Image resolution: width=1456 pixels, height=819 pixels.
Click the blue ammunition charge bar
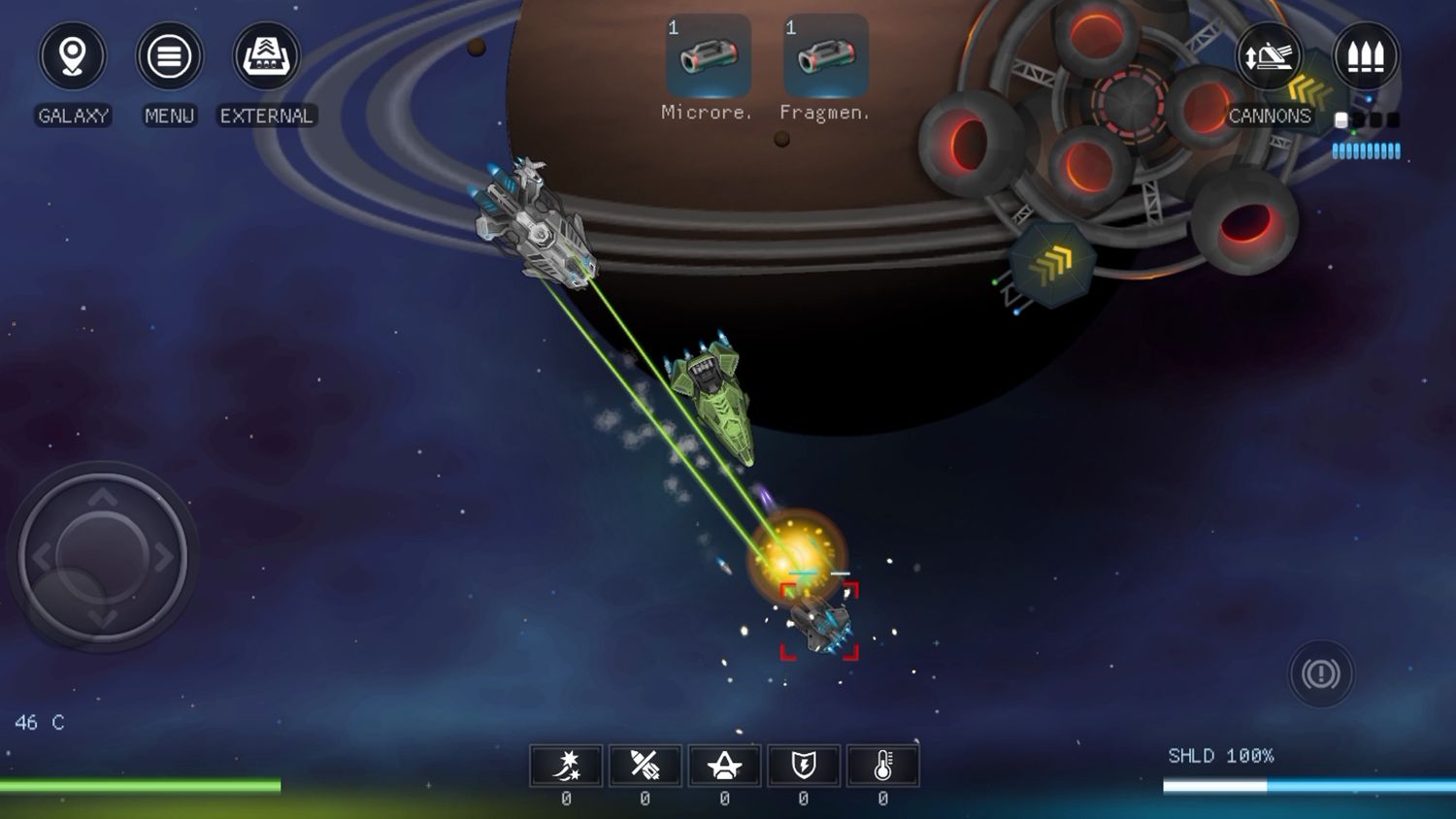(x=1366, y=147)
